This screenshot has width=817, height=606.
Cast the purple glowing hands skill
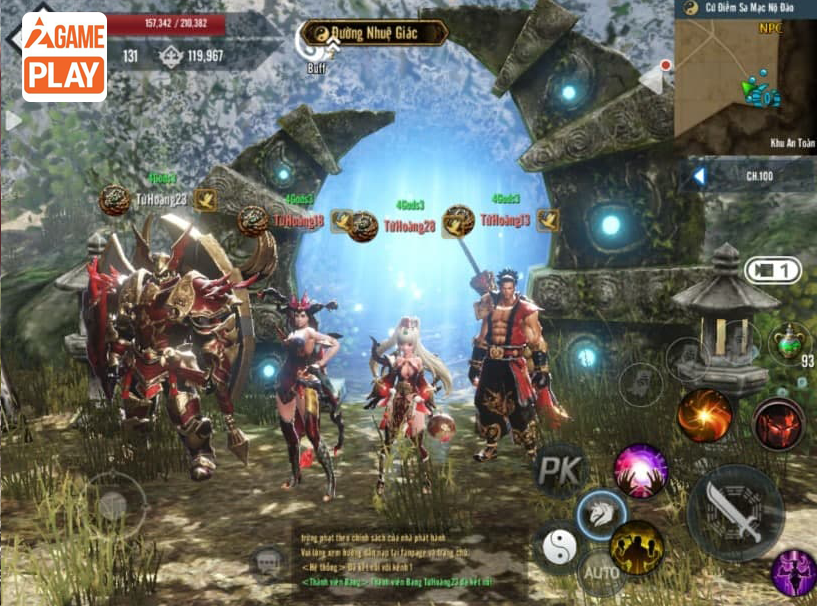(x=640, y=471)
